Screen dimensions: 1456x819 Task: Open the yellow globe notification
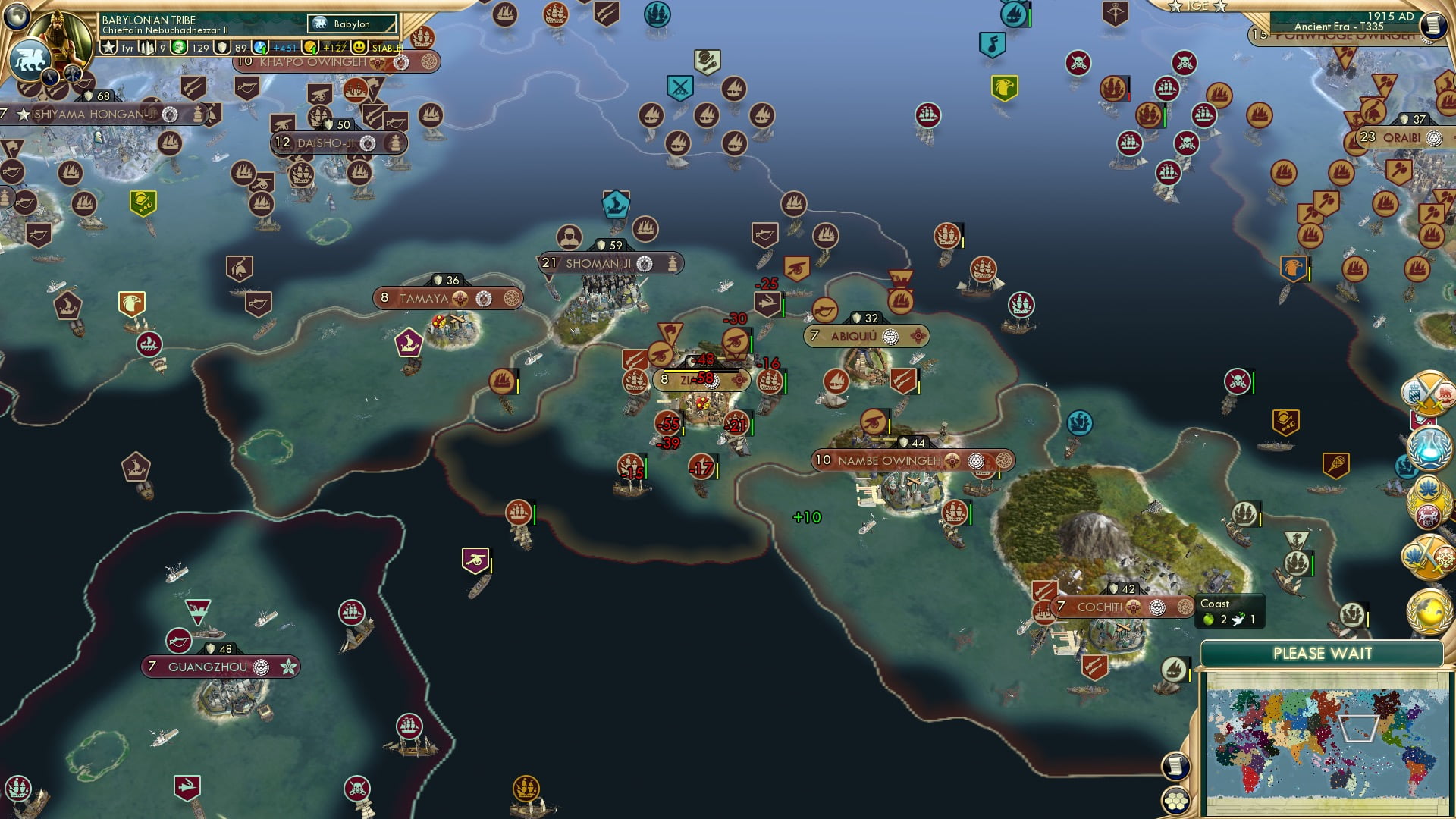[x=1429, y=613]
